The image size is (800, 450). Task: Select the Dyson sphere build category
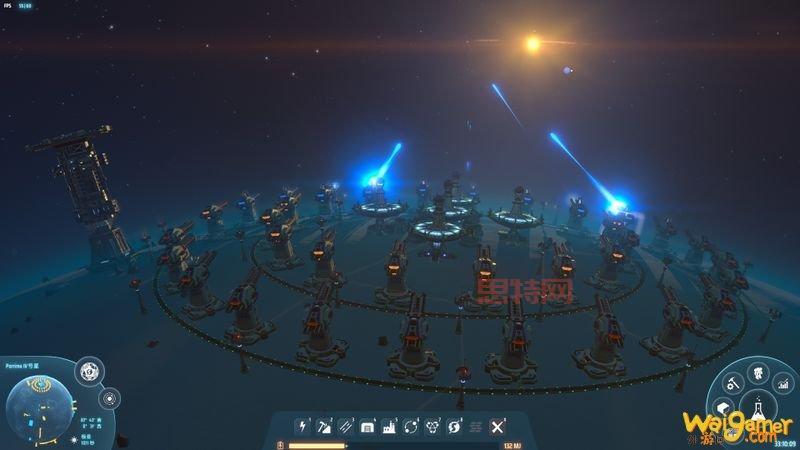pyautogui.click(x=456, y=427)
